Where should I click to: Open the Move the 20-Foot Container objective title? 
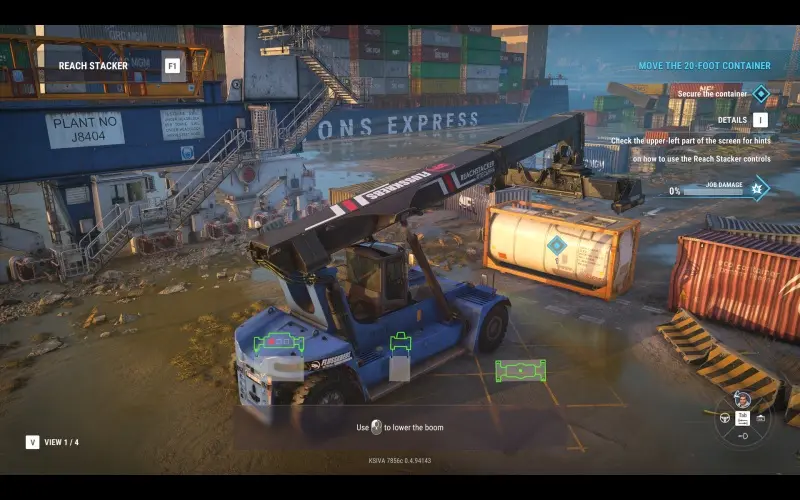point(704,66)
